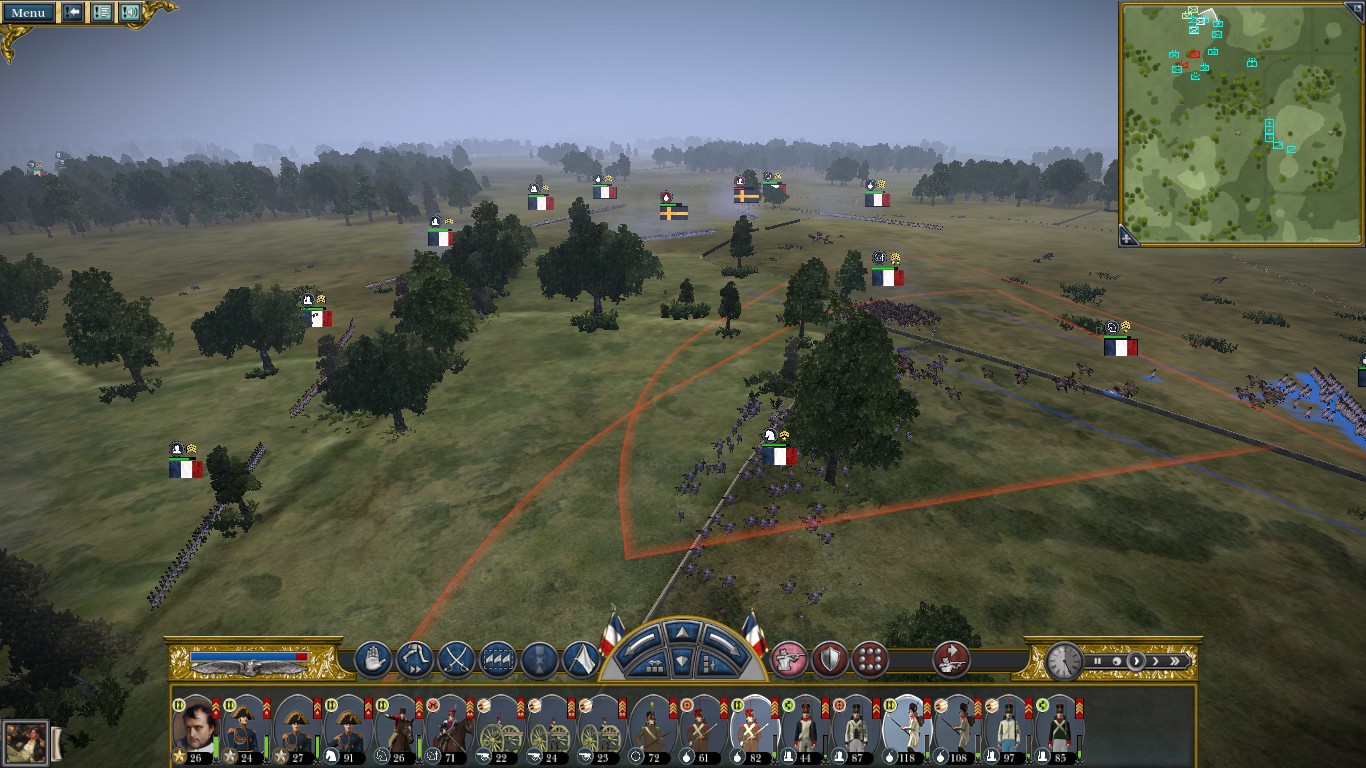1366x768 pixels.
Task: Pause the battle
Action: [1098, 661]
